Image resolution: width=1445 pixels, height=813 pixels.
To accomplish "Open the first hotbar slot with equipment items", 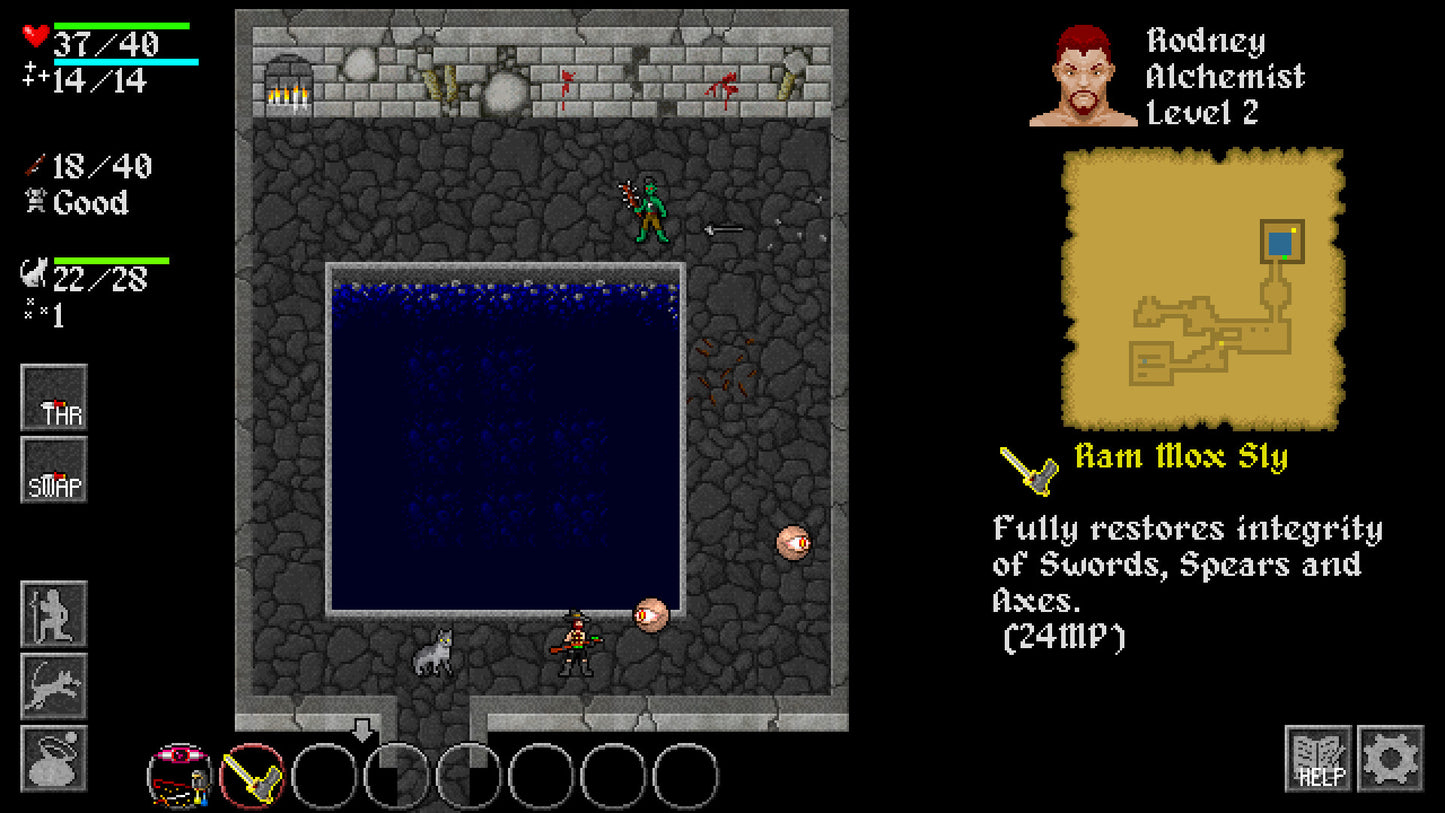I will click(x=180, y=775).
